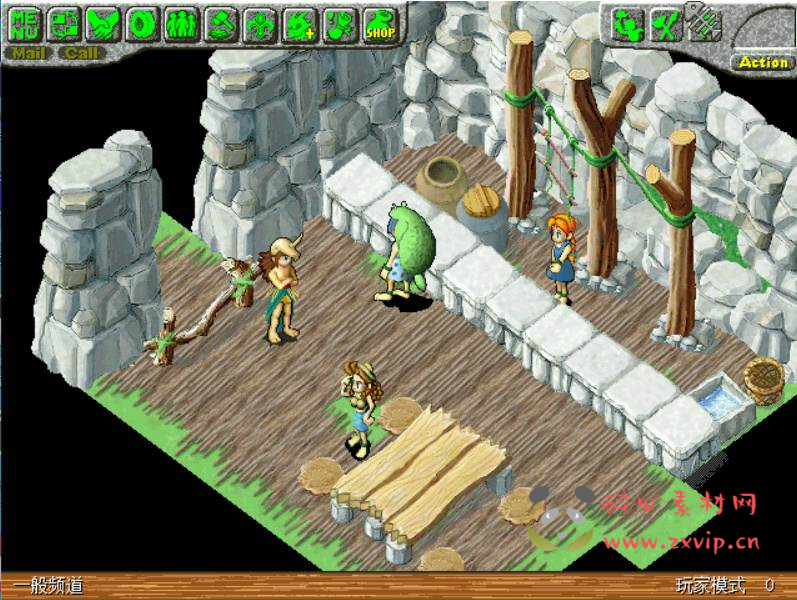
Task: Click the dragon pet plus icon
Action: coord(299,23)
